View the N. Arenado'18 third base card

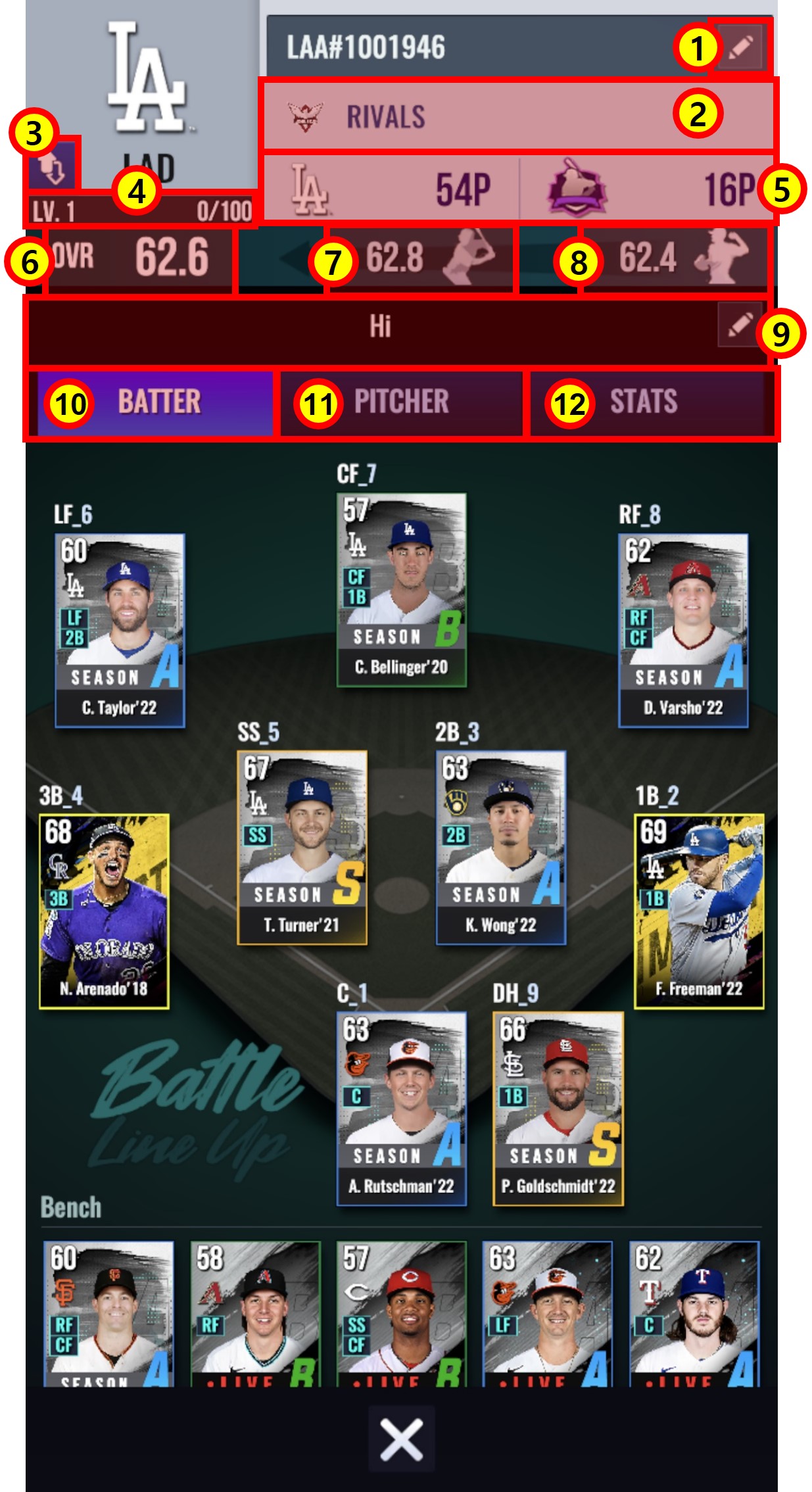104,911
